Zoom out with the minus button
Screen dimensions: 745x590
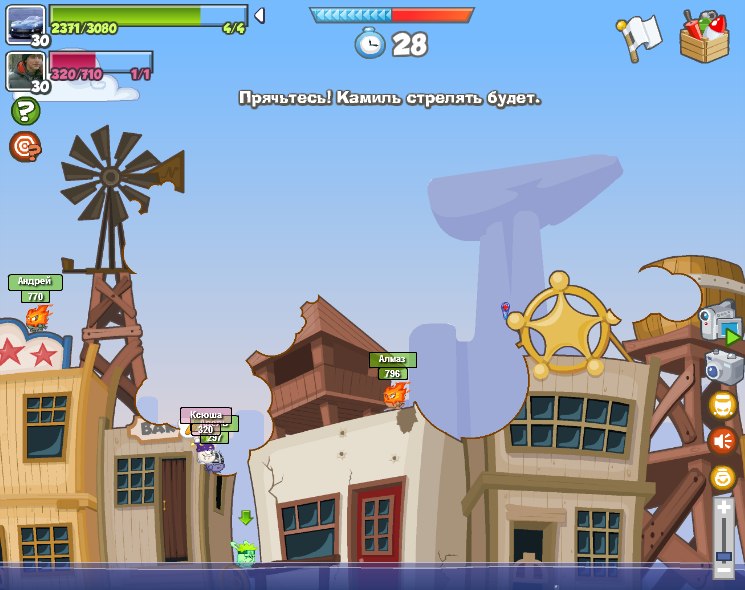[724, 570]
